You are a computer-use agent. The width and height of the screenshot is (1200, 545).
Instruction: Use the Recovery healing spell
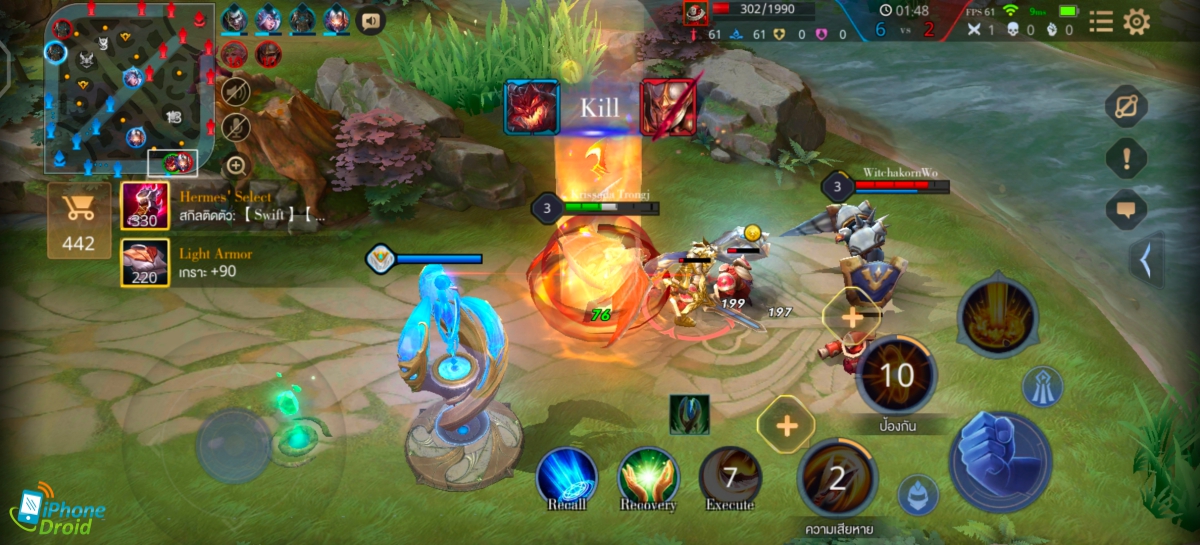point(648,476)
